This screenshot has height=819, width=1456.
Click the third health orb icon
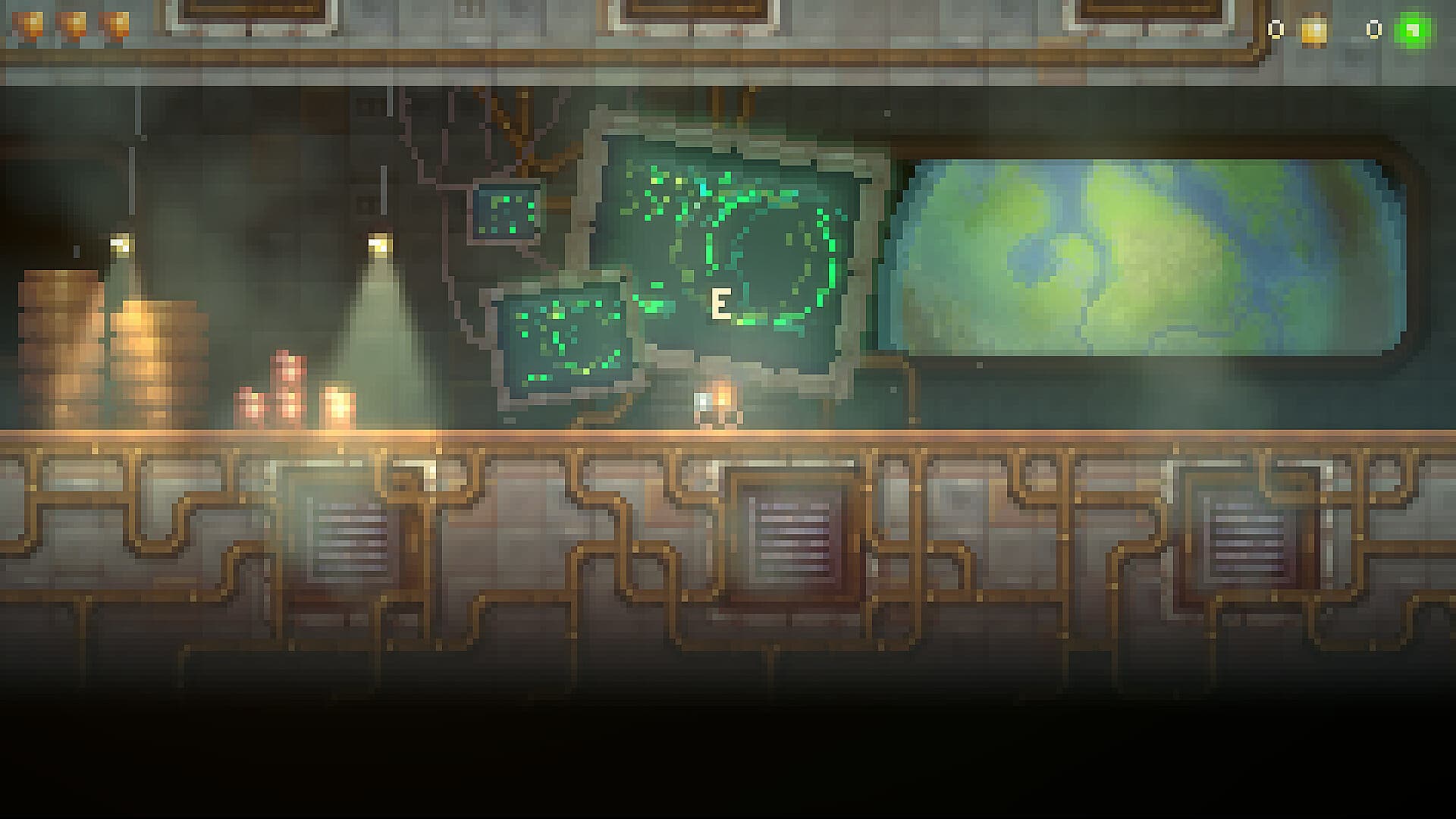coord(115,24)
